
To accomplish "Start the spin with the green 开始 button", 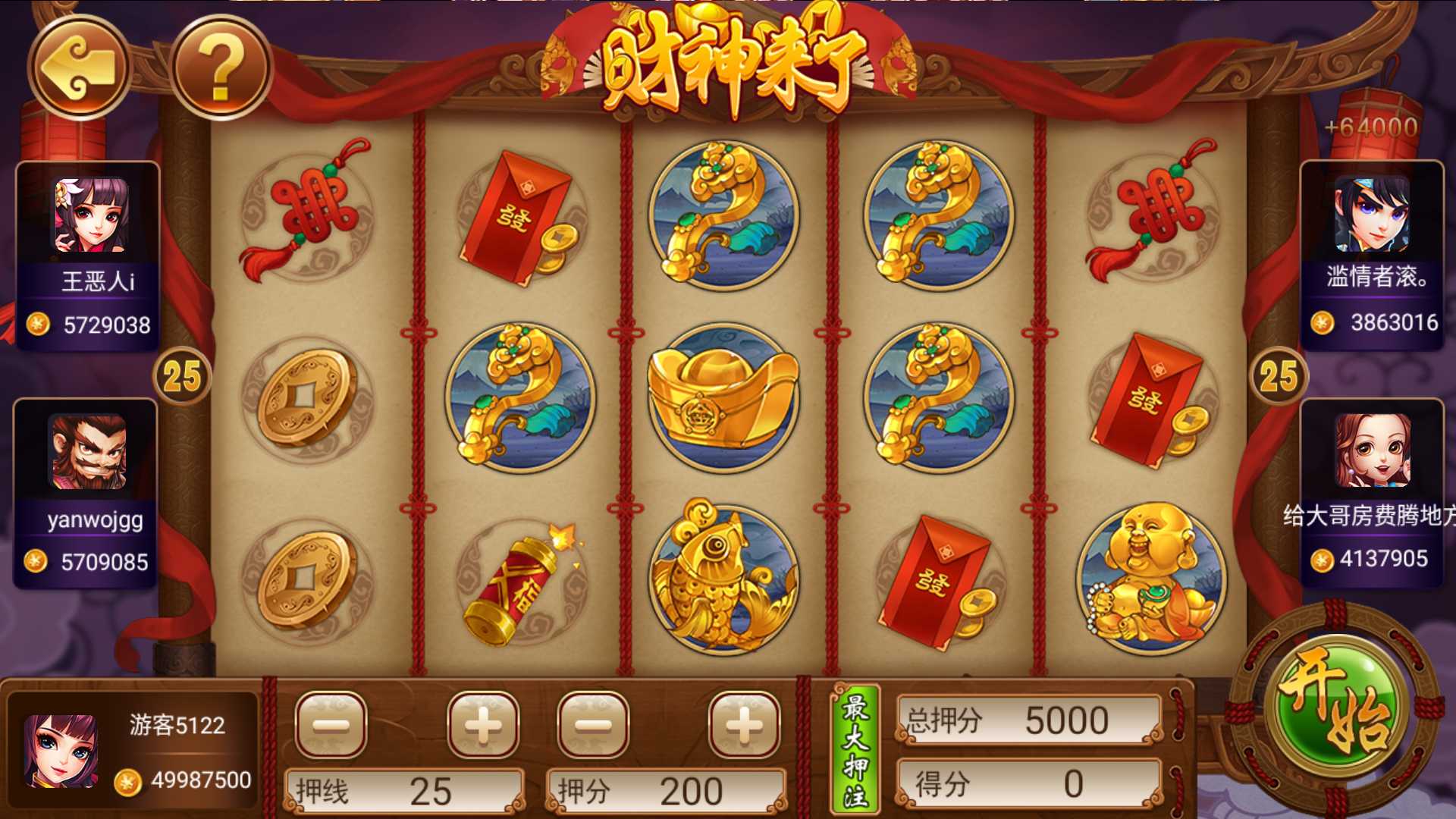I will point(1336,706).
